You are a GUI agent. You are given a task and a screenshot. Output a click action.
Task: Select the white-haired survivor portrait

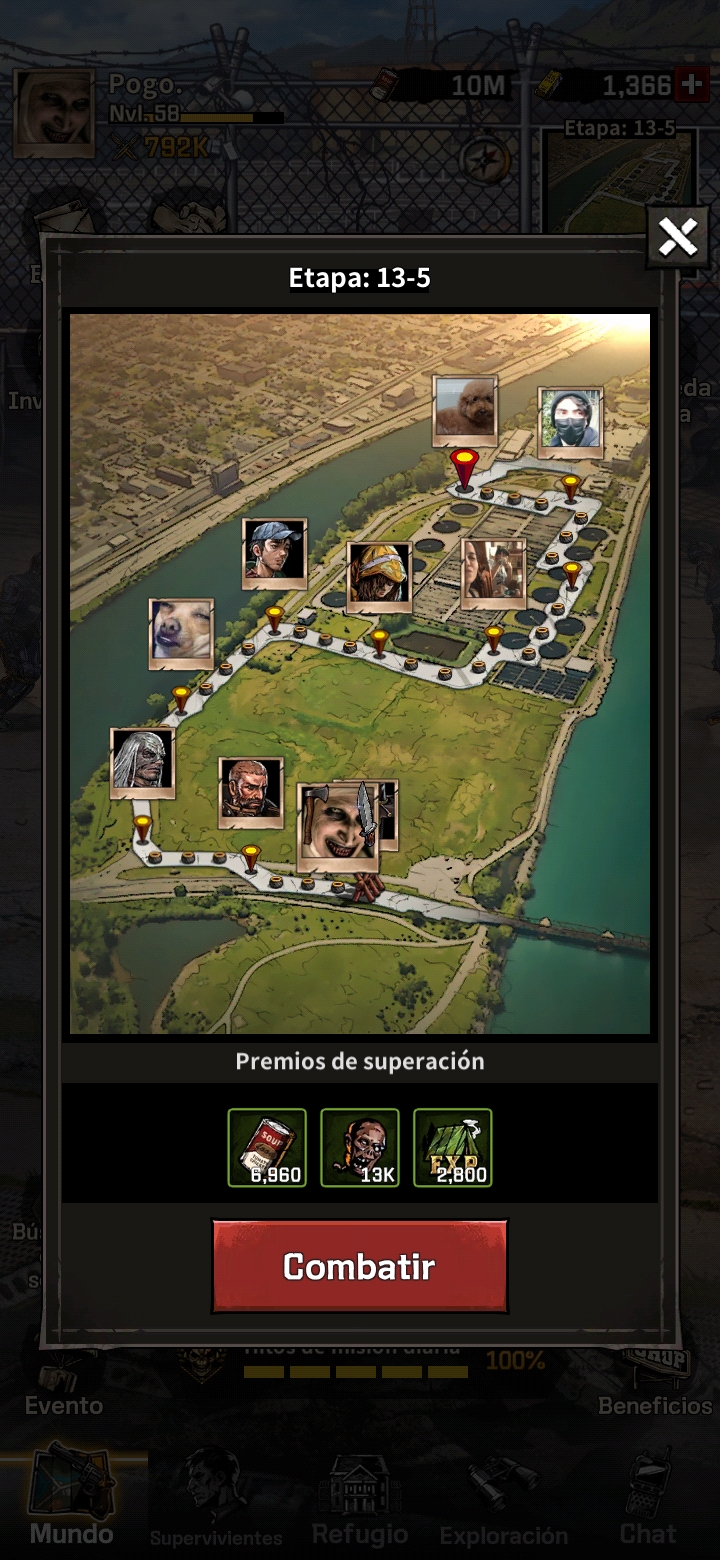tap(143, 762)
